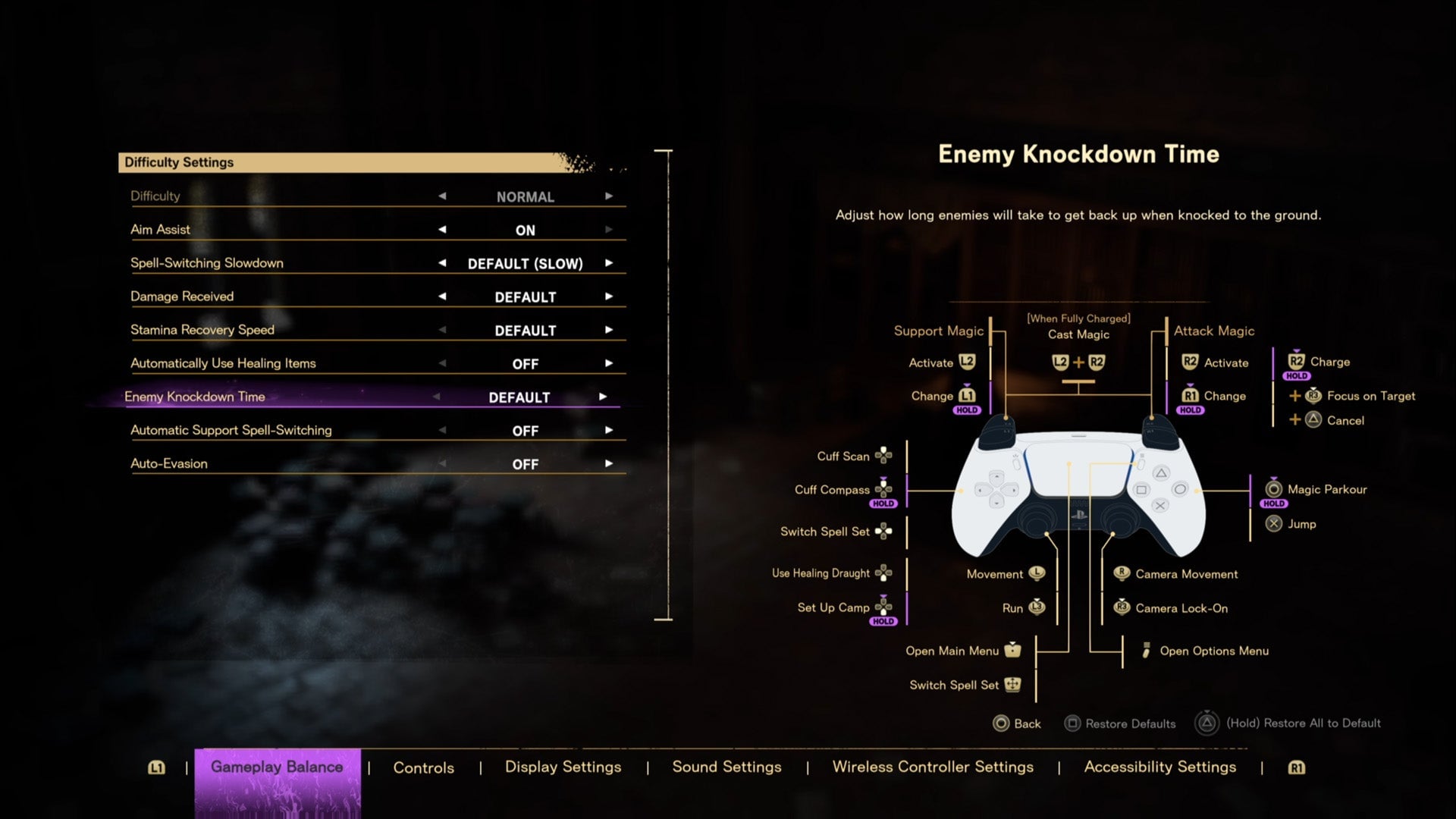This screenshot has height=819, width=1456.
Task: Switch to the Controls tab
Action: click(423, 767)
